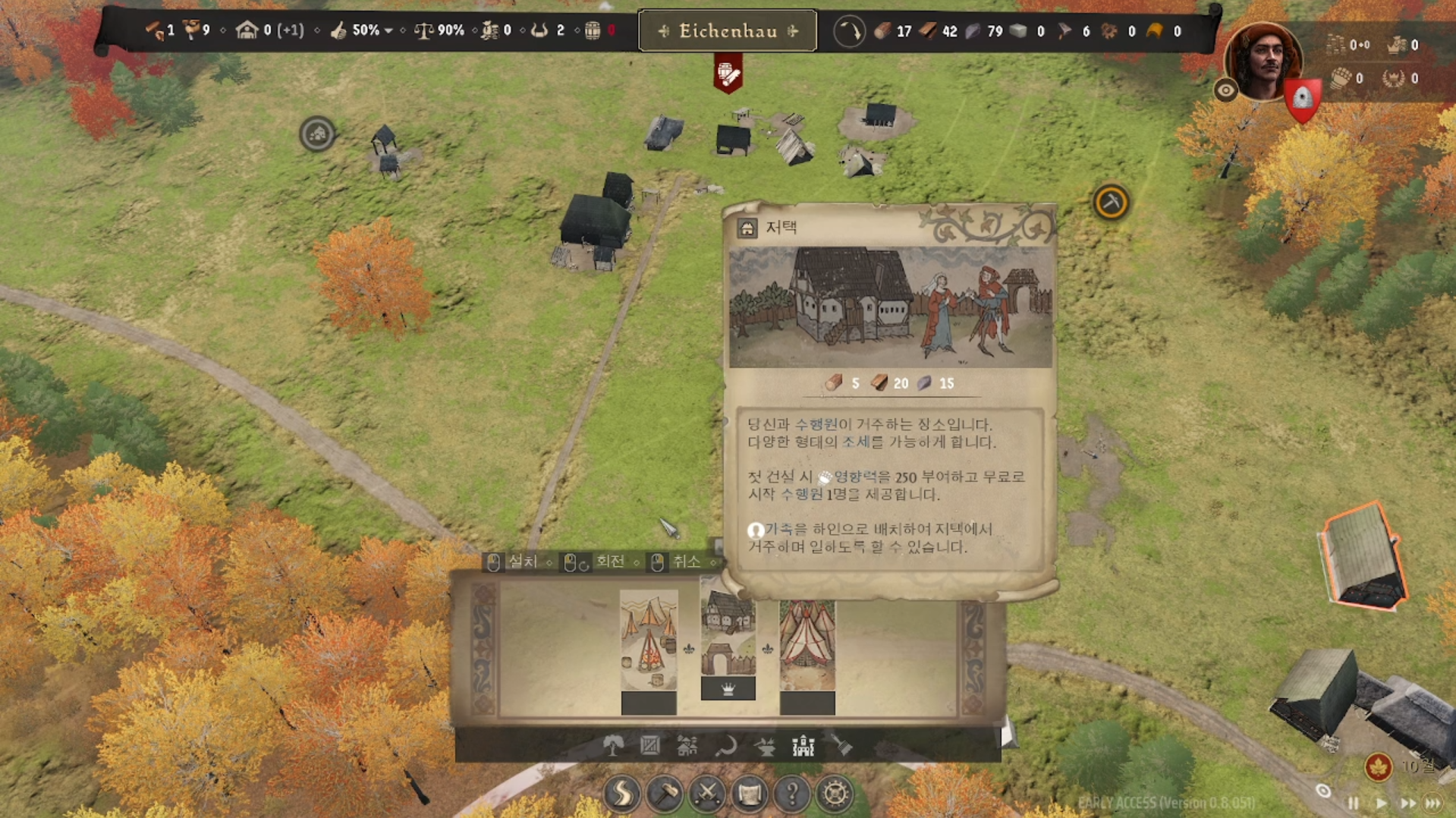Set game speed to fastest triple arrow
The image size is (1456, 818).
coord(1433,803)
